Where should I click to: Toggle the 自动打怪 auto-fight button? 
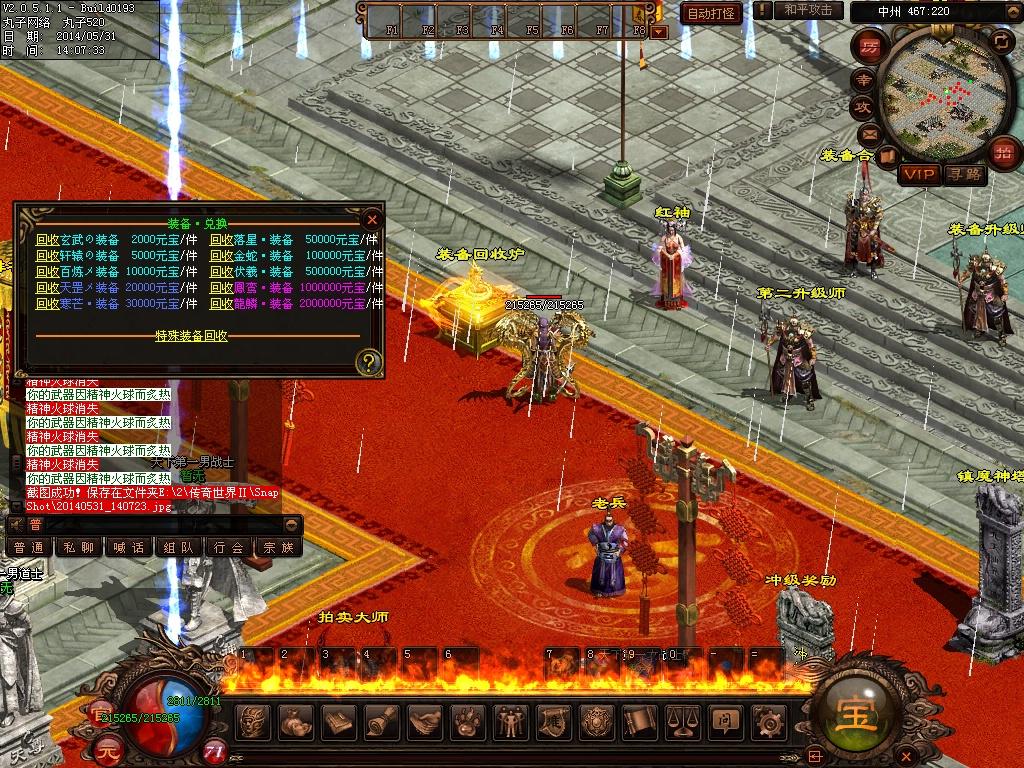point(711,12)
